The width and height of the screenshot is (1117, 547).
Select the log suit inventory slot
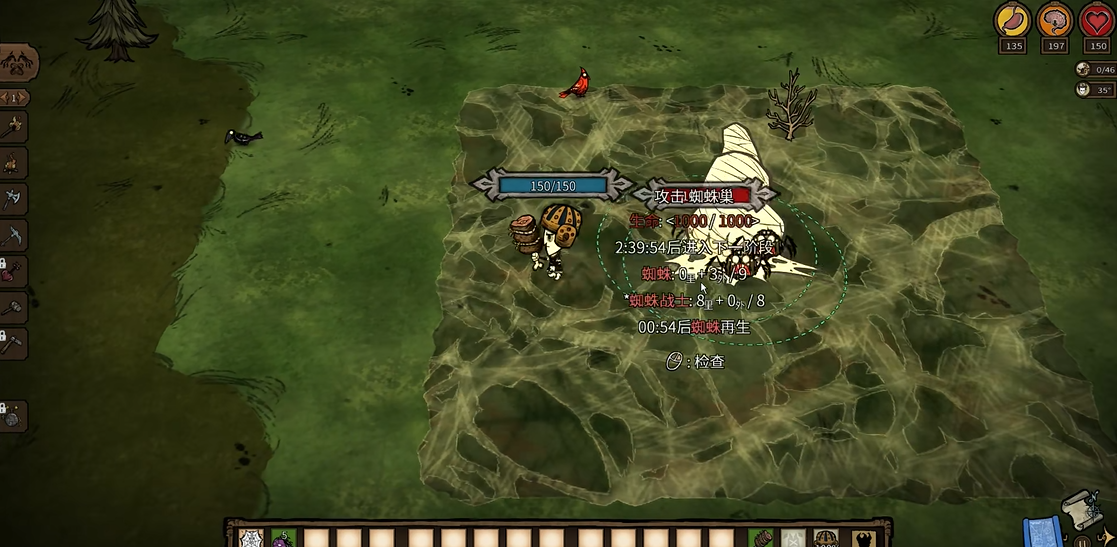pyautogui.click(x=762, y=538)
